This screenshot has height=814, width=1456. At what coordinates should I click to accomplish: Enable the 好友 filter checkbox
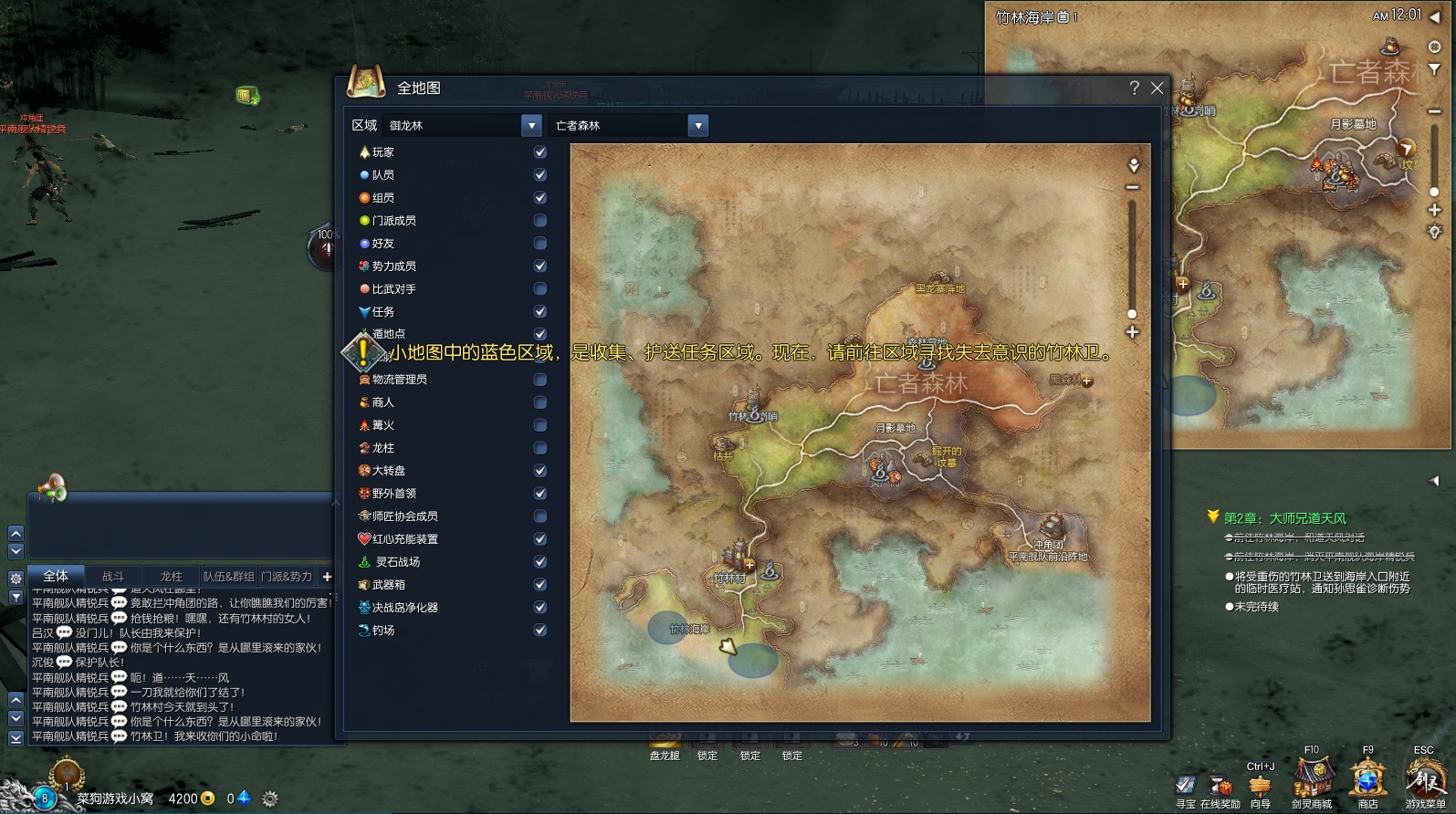click(x=540, y=244)
